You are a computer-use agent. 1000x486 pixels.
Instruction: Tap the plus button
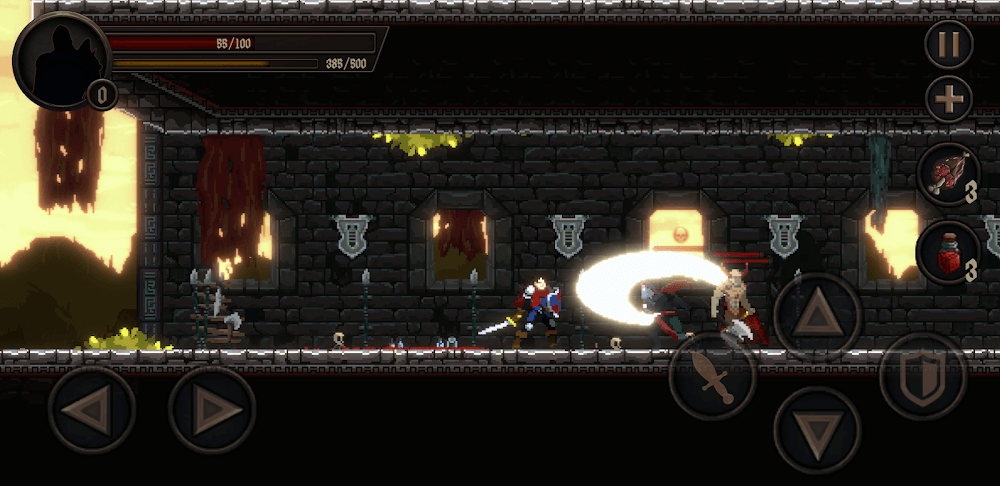[948, 99]
